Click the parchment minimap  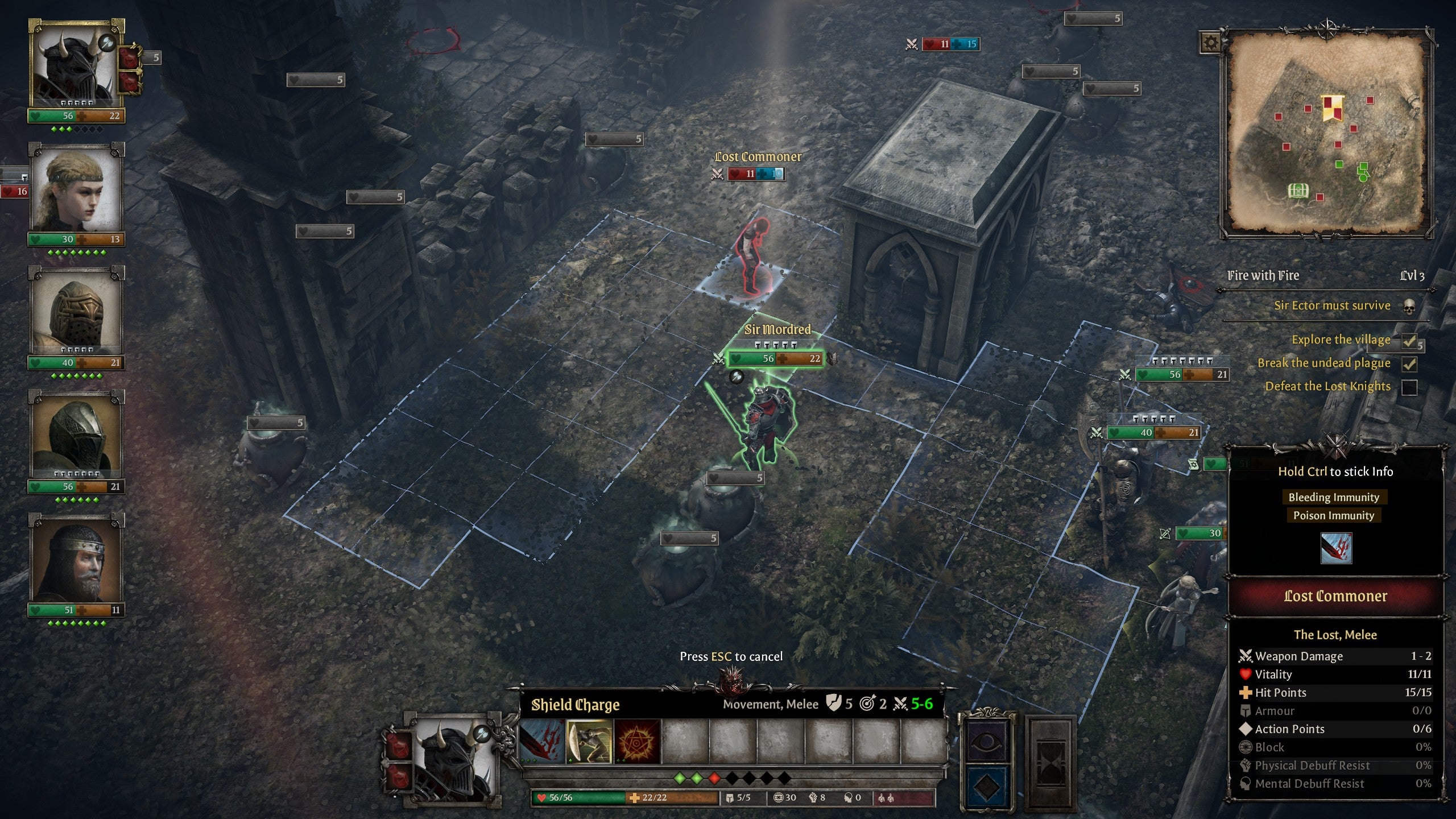(x=1327, y=134)
